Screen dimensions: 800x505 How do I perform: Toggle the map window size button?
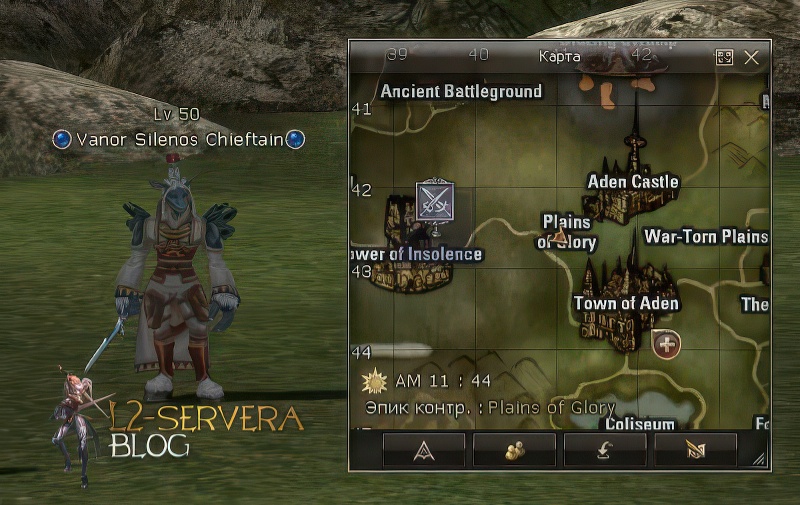click(724, 57)
